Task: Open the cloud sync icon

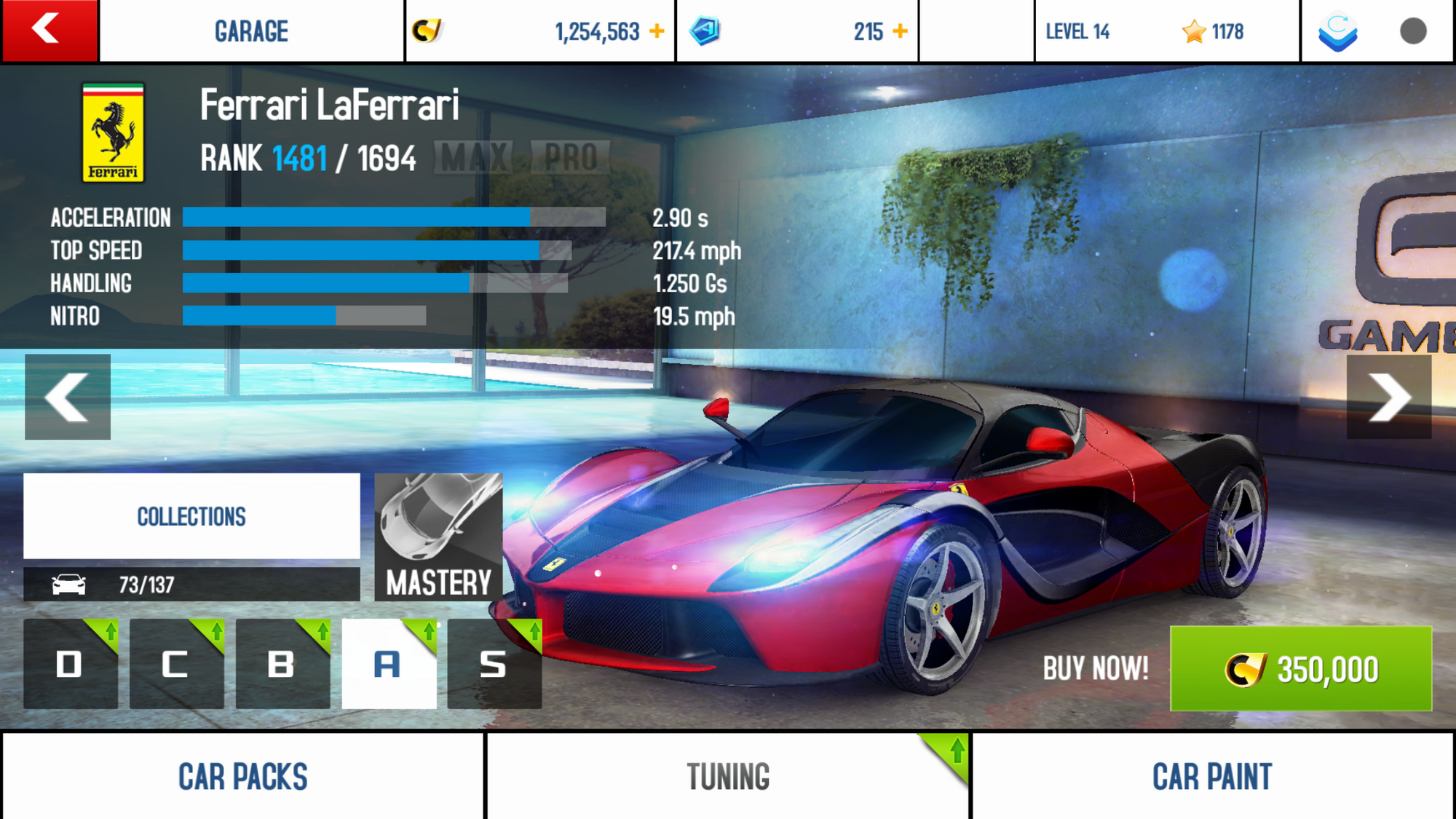Action: 1338,31
